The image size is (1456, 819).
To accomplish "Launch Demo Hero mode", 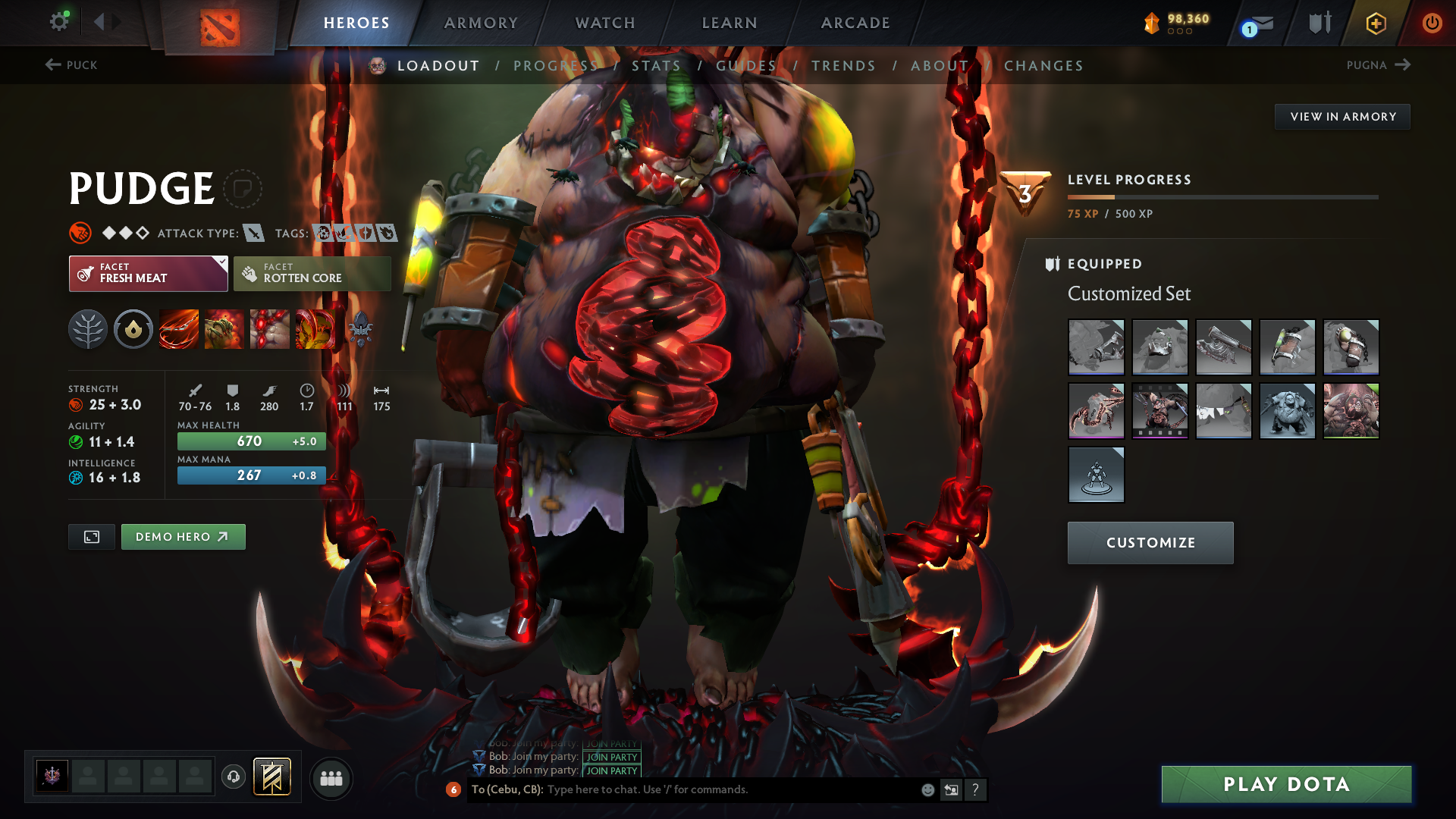I will pos(183,537).
